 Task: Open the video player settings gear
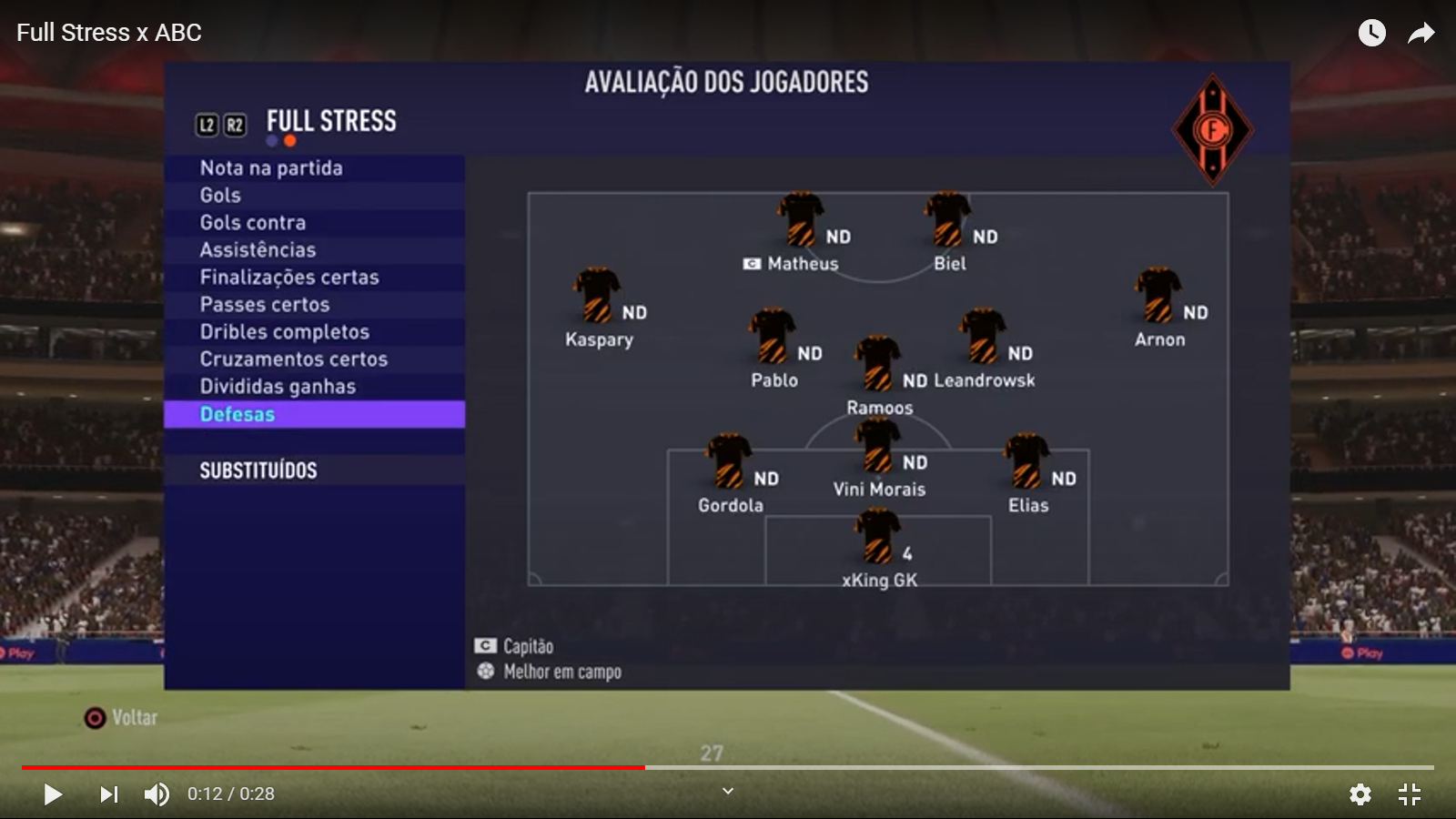(x=1360, y=794)
